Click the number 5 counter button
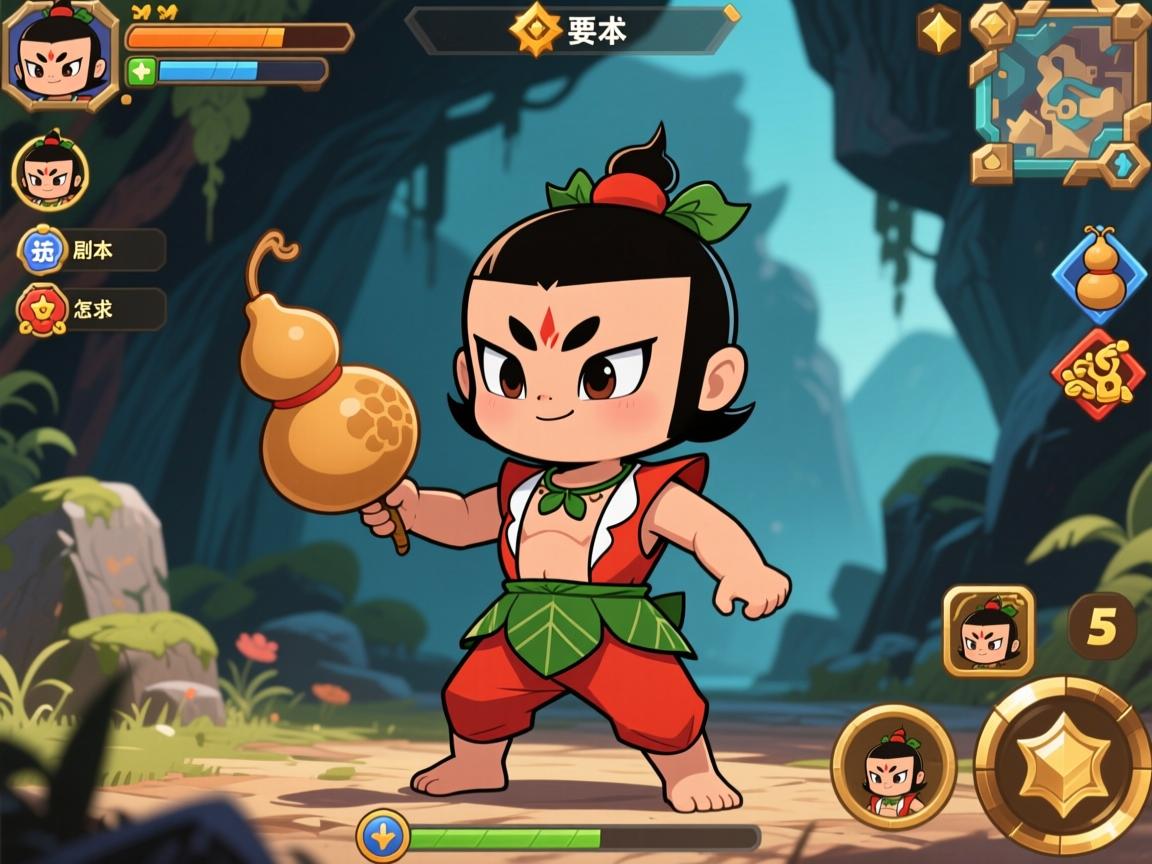This screenshot has height=864, width=1152. point(1101,626)
